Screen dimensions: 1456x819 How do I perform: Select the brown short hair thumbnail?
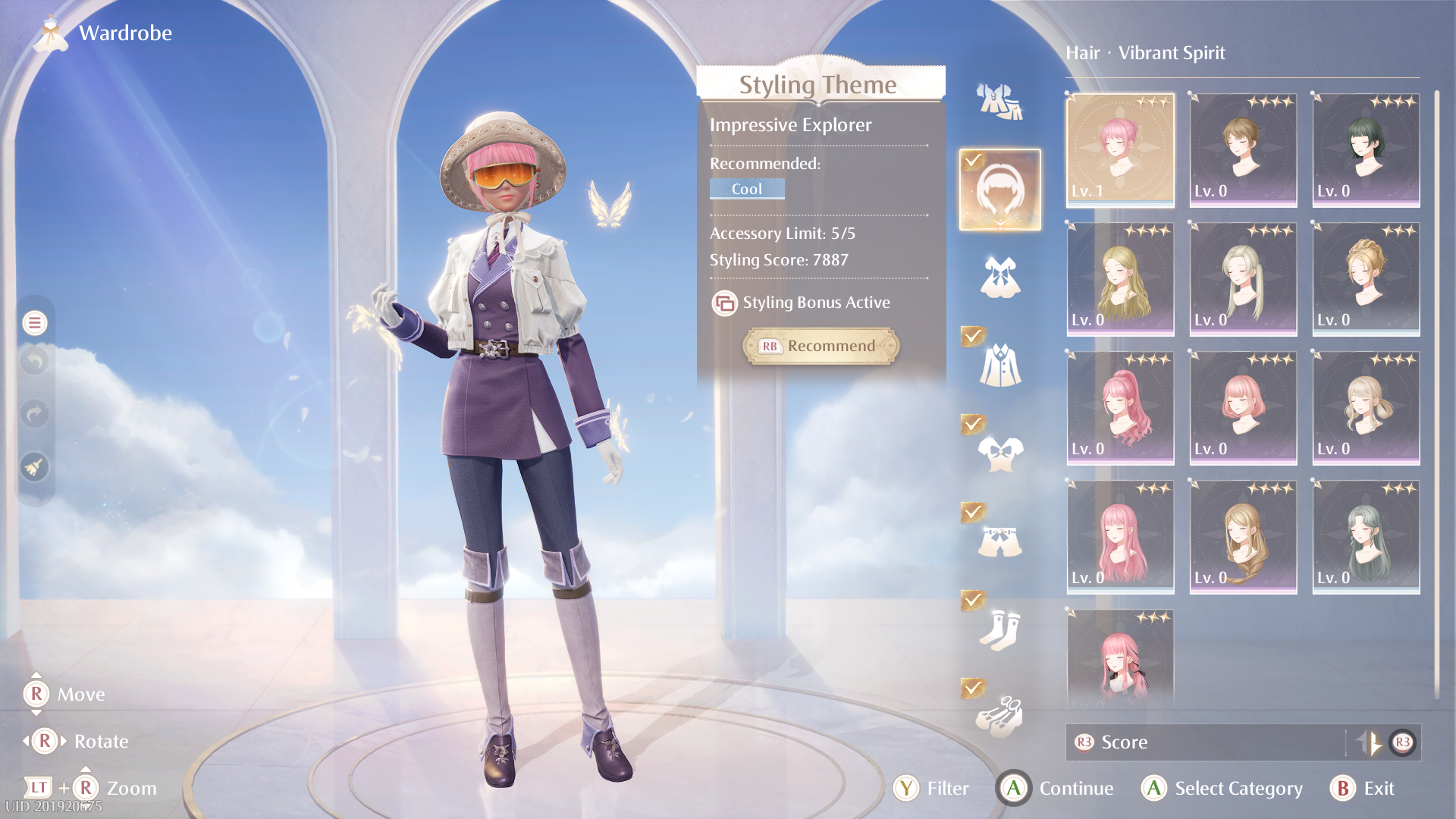point(1243,149)
